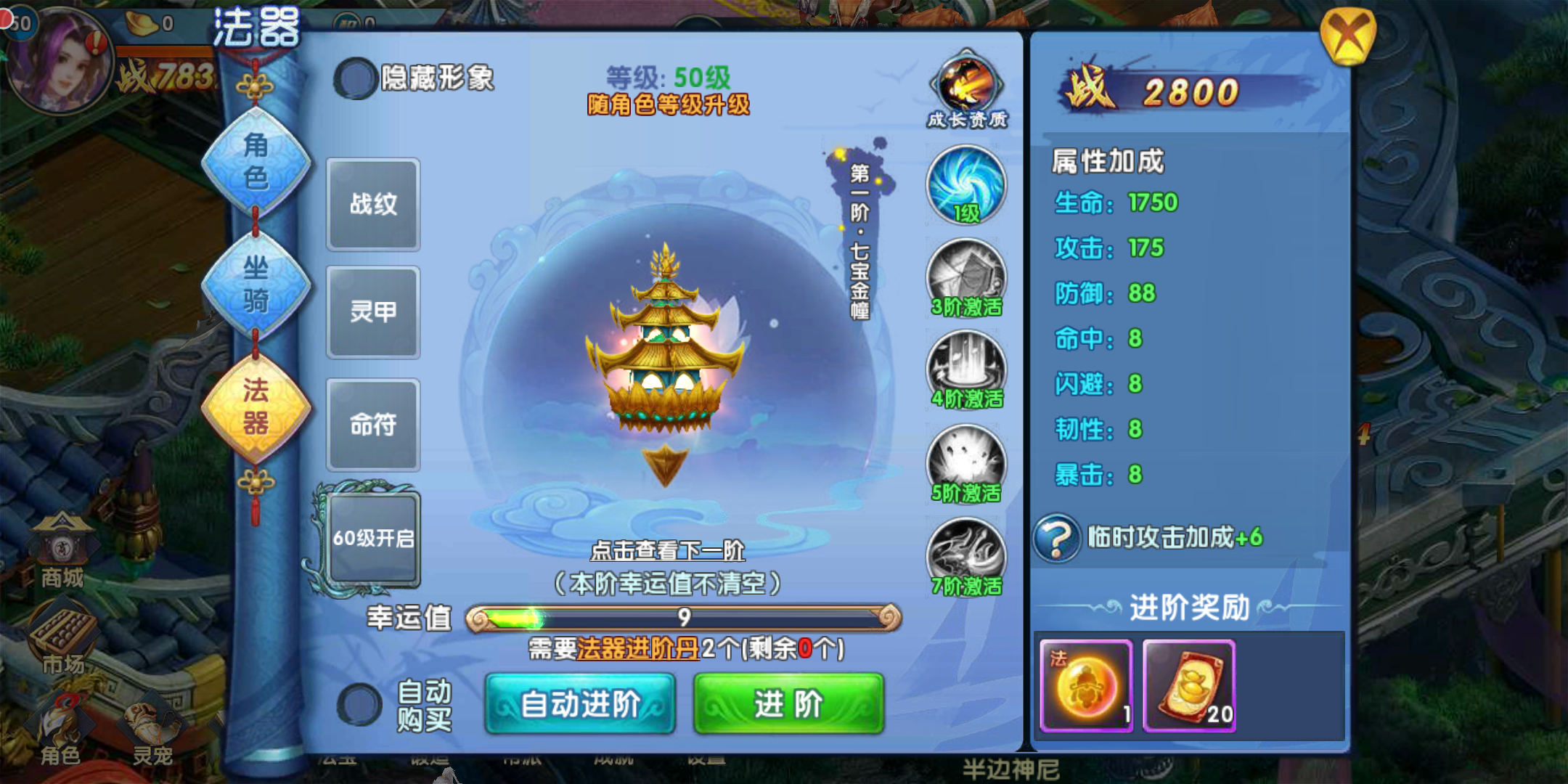The image size is (1568, 784).
Task: Switch to the 角色 tab
Action: (x=256, y=163)
